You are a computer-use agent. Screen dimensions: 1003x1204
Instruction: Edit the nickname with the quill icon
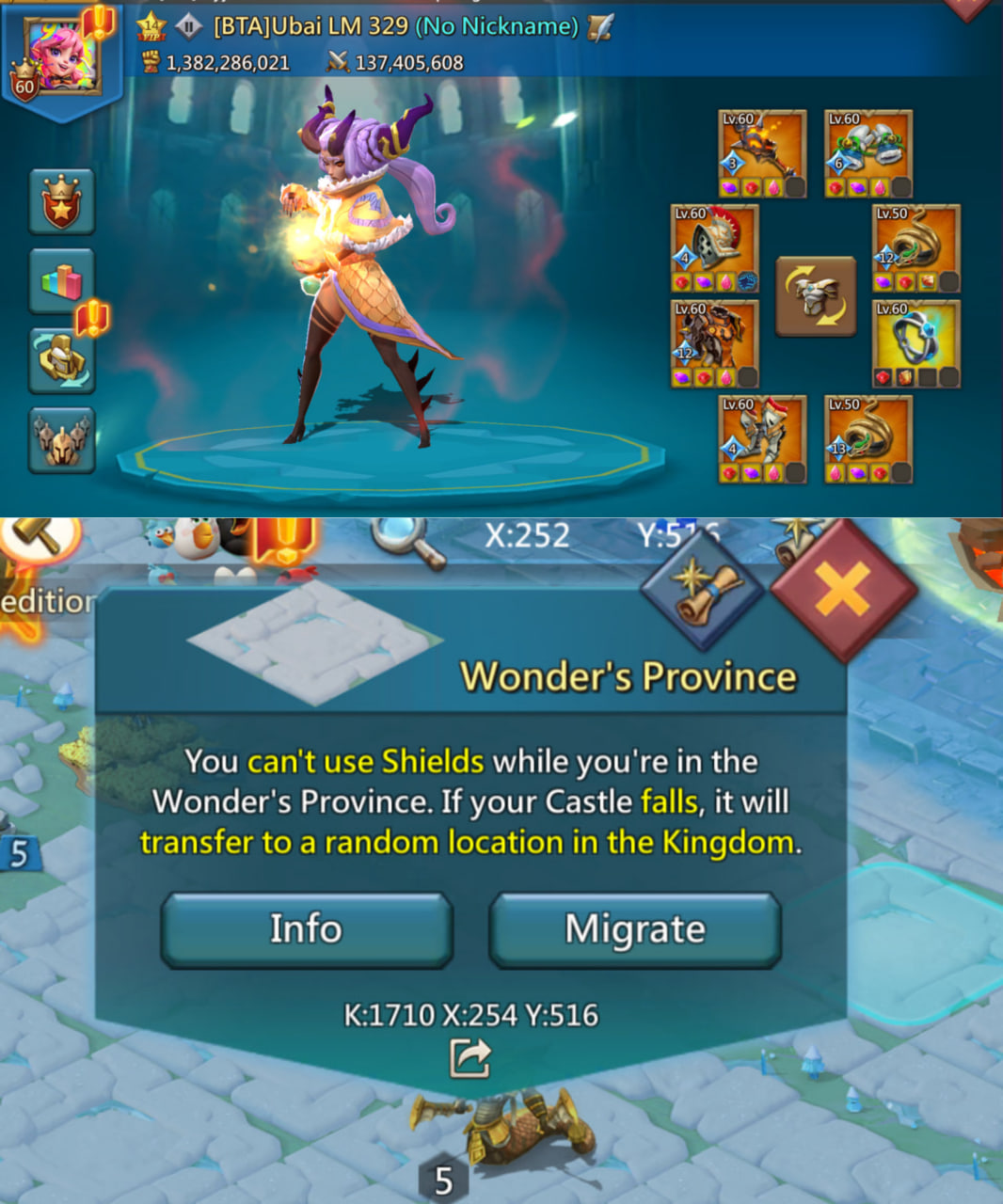599,27
